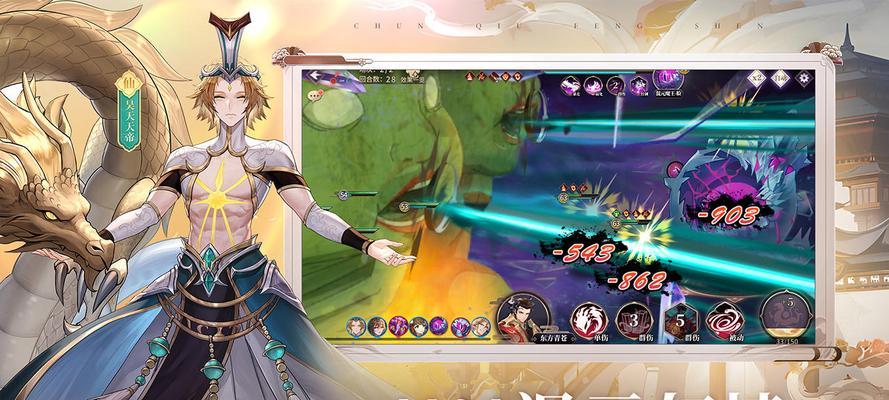Select the boss portrait in the top bar
889x400 pixels.
(665, 78)
